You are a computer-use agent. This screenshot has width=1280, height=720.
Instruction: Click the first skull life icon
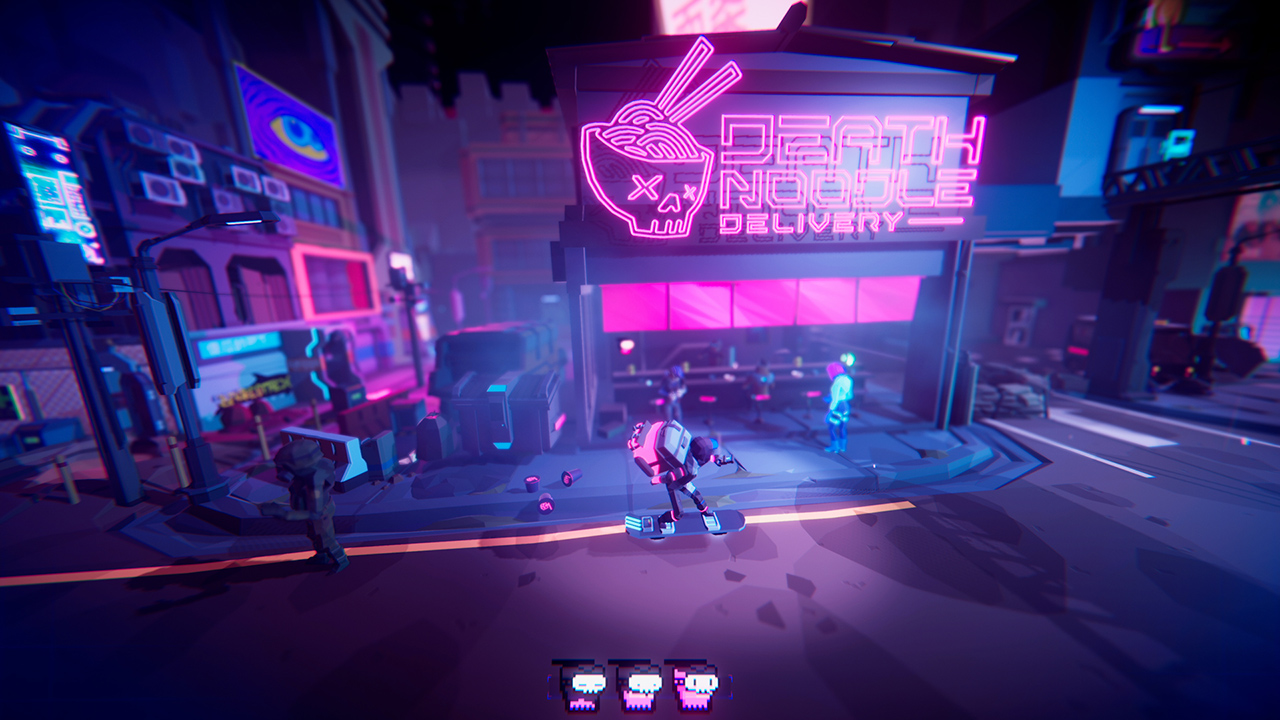click(x=585, y=685)
